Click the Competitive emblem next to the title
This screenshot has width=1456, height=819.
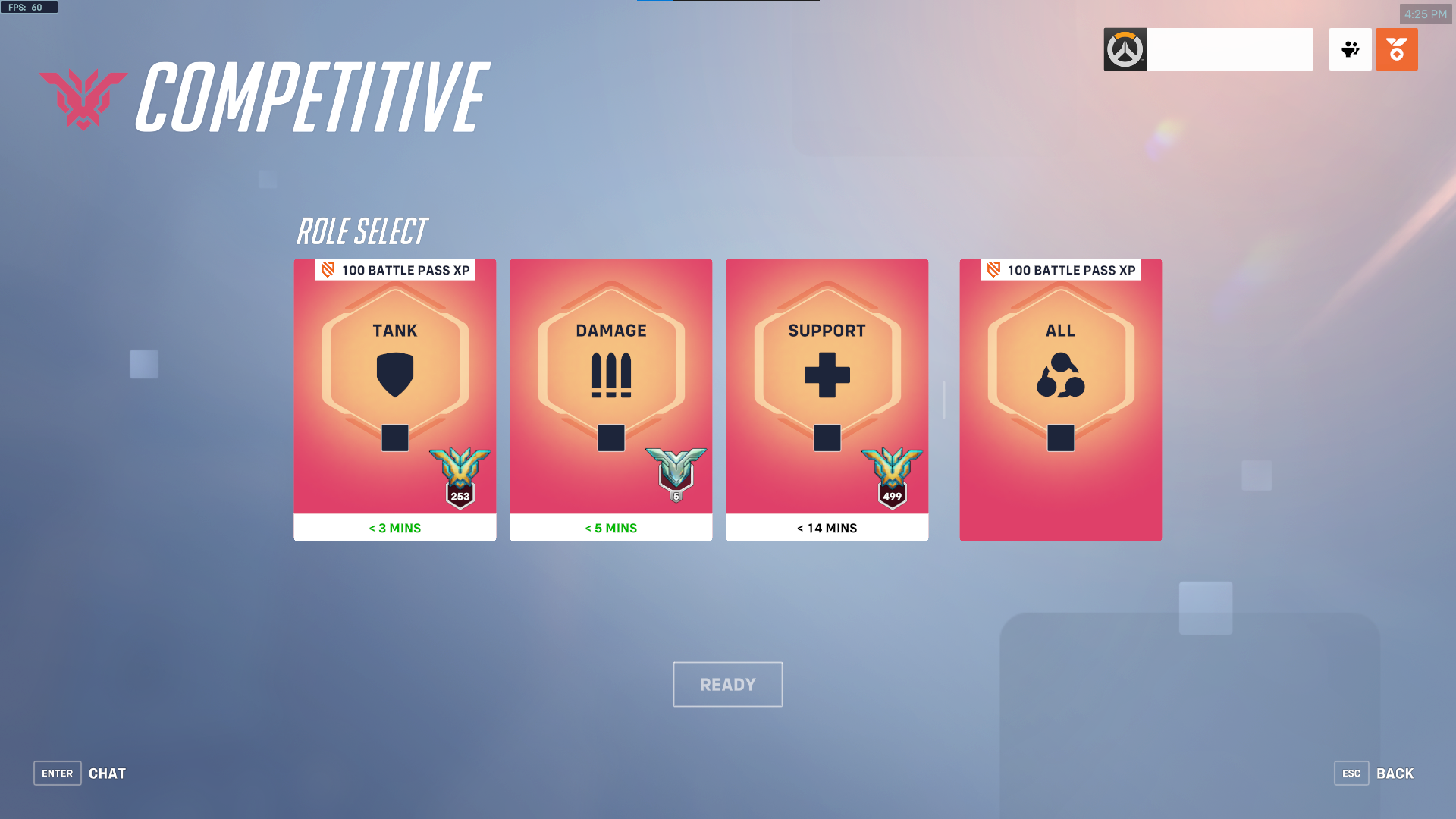tap(82, 99)
